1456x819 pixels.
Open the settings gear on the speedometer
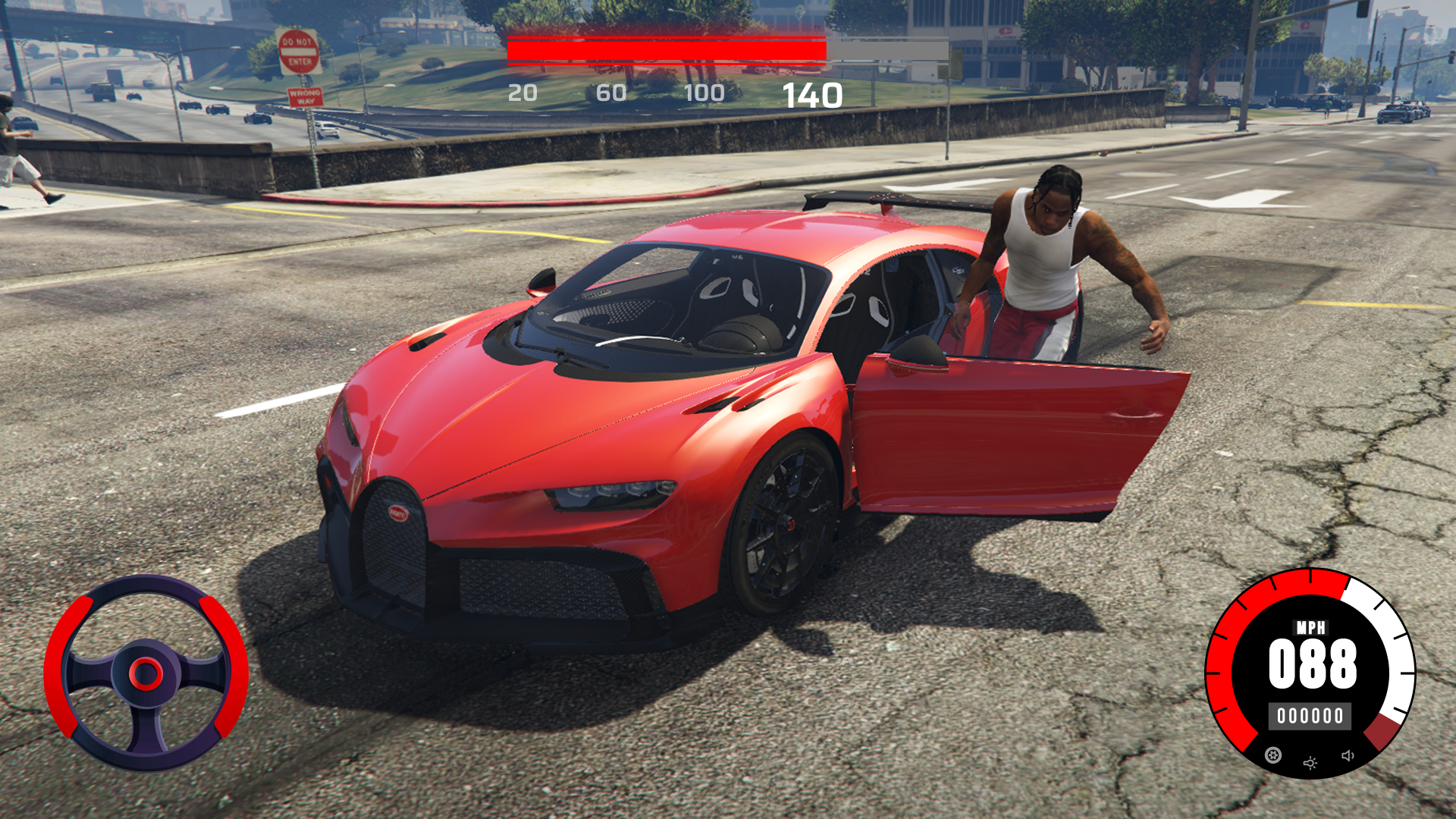coord(1273,755)
